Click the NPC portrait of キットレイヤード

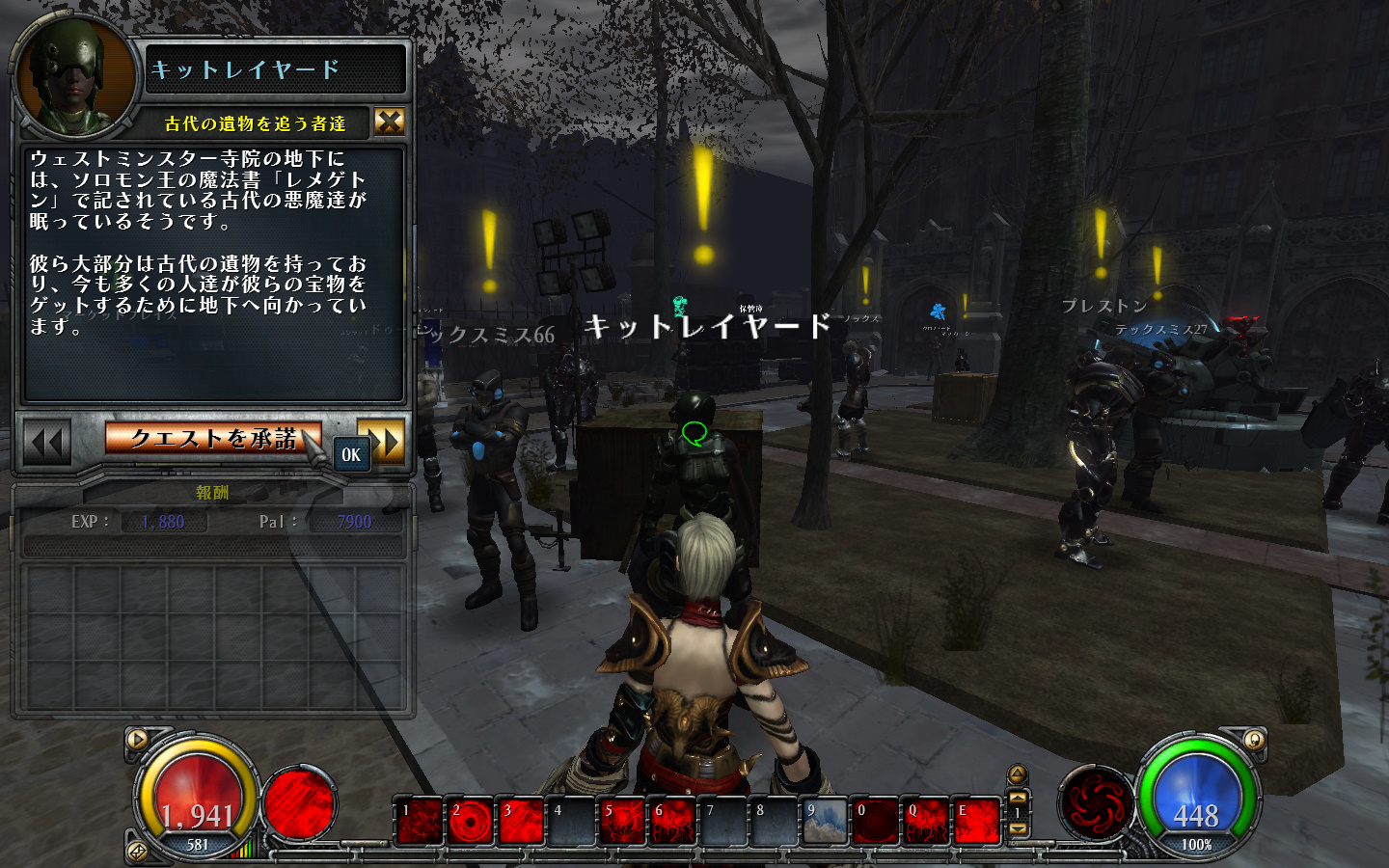click(73, 77)
